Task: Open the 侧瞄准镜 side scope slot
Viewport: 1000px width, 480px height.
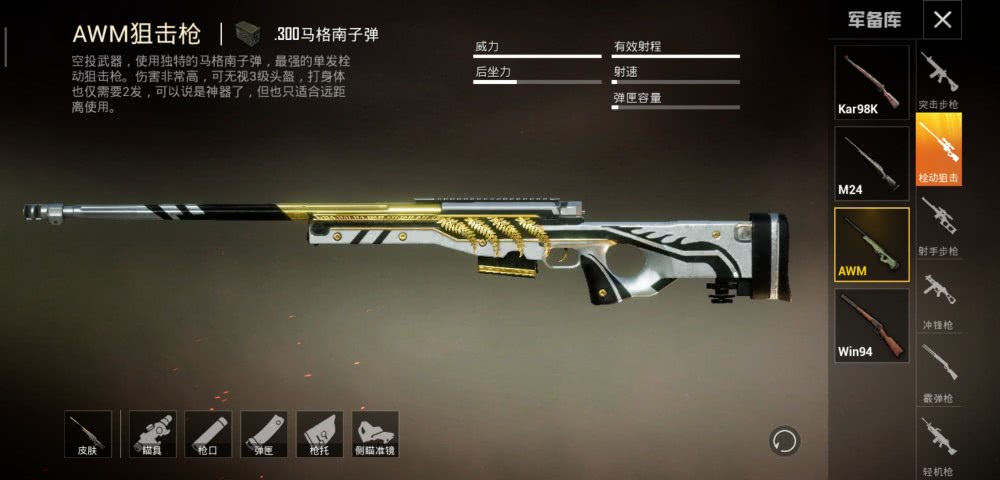Action: (375, 435)
